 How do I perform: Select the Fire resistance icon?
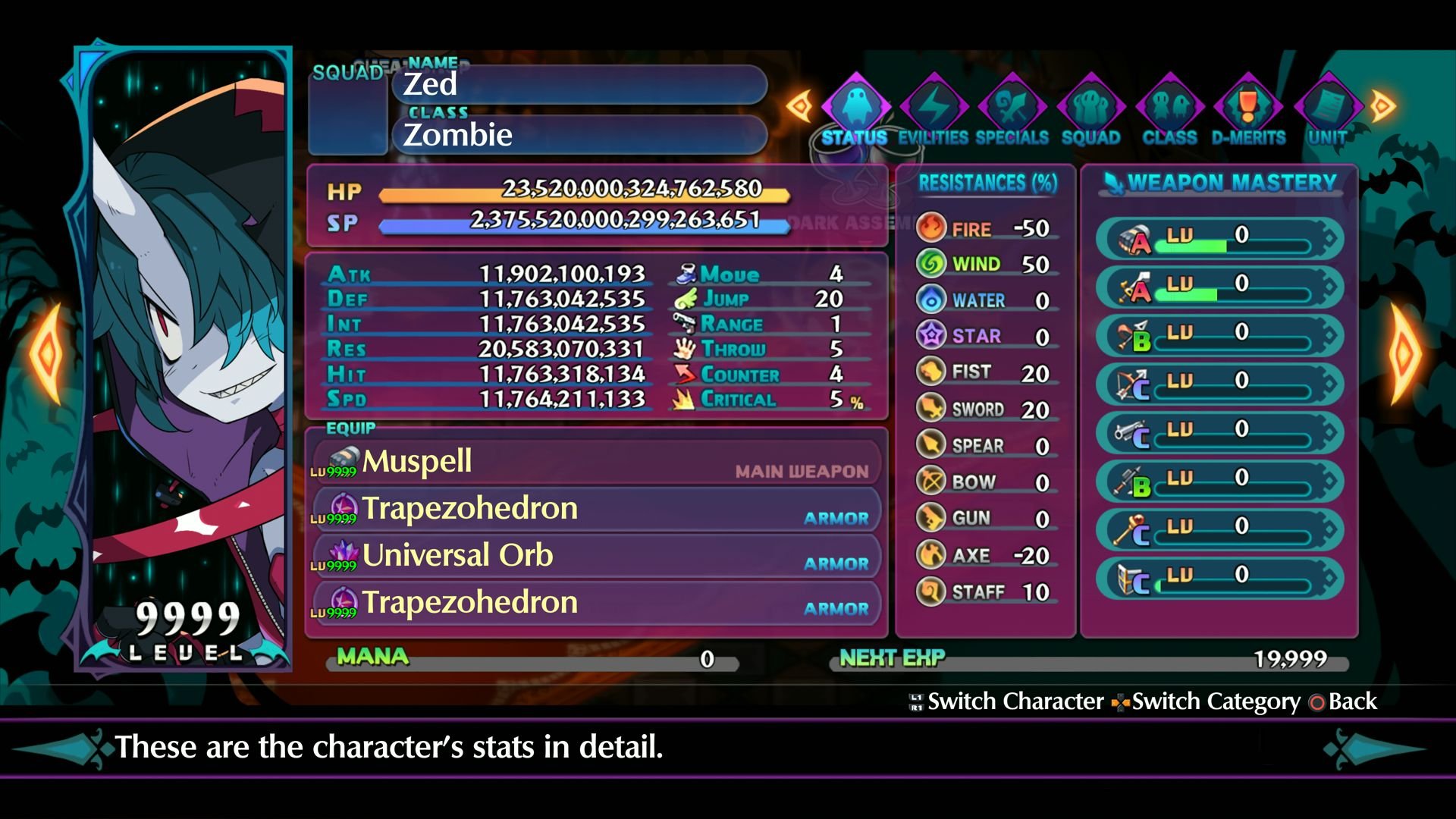pos(933,228)
